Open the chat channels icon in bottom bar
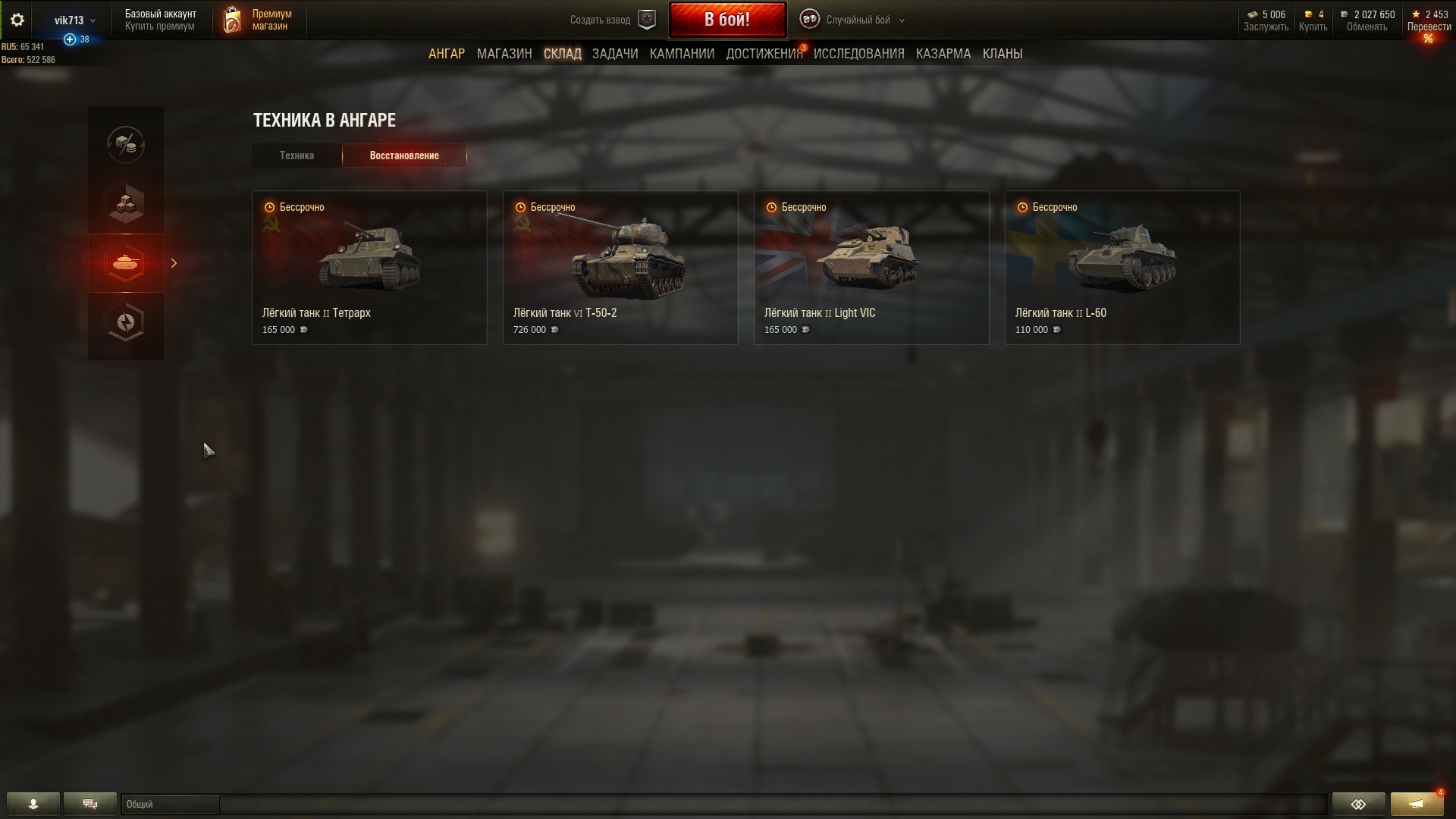Screen dimensions: 1456x819 [89, 804]
